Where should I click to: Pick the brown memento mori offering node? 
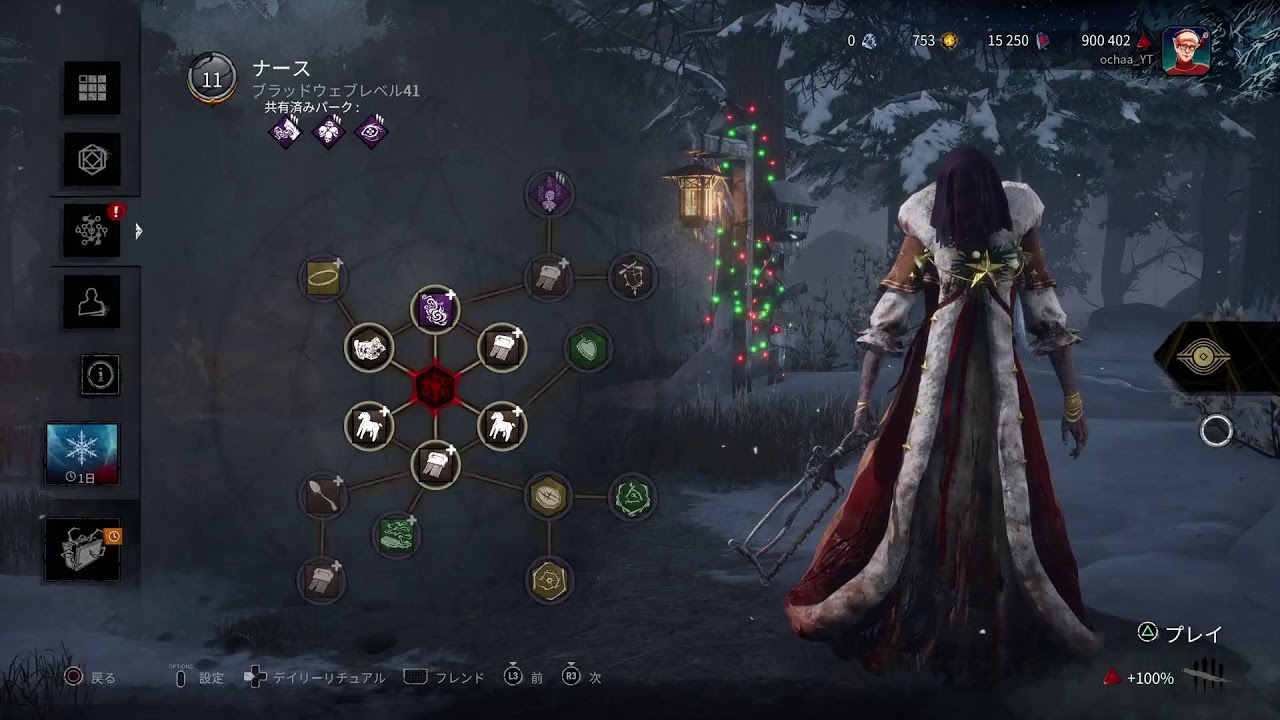click(x=632, y=277)
